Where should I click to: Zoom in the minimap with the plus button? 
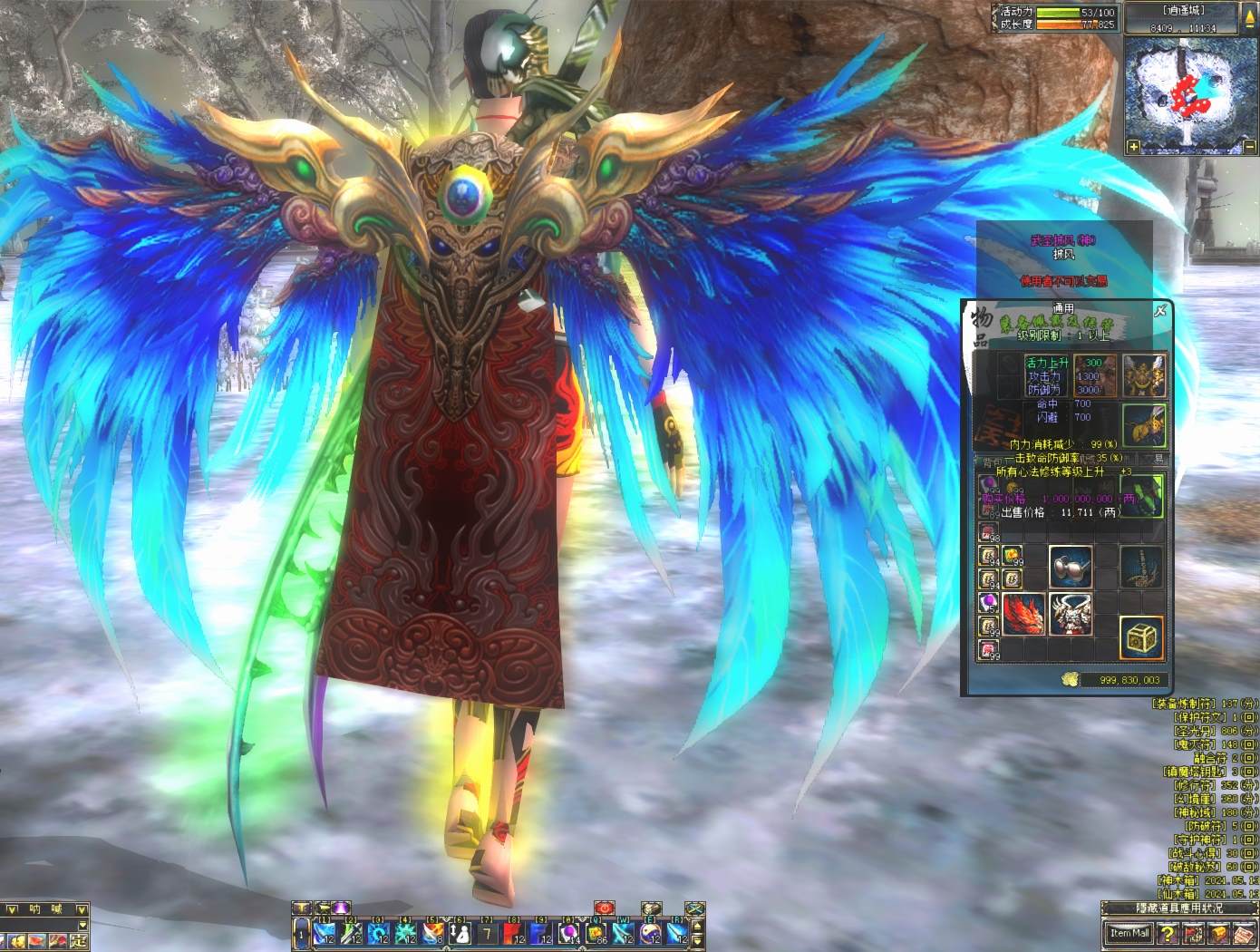1133,146
